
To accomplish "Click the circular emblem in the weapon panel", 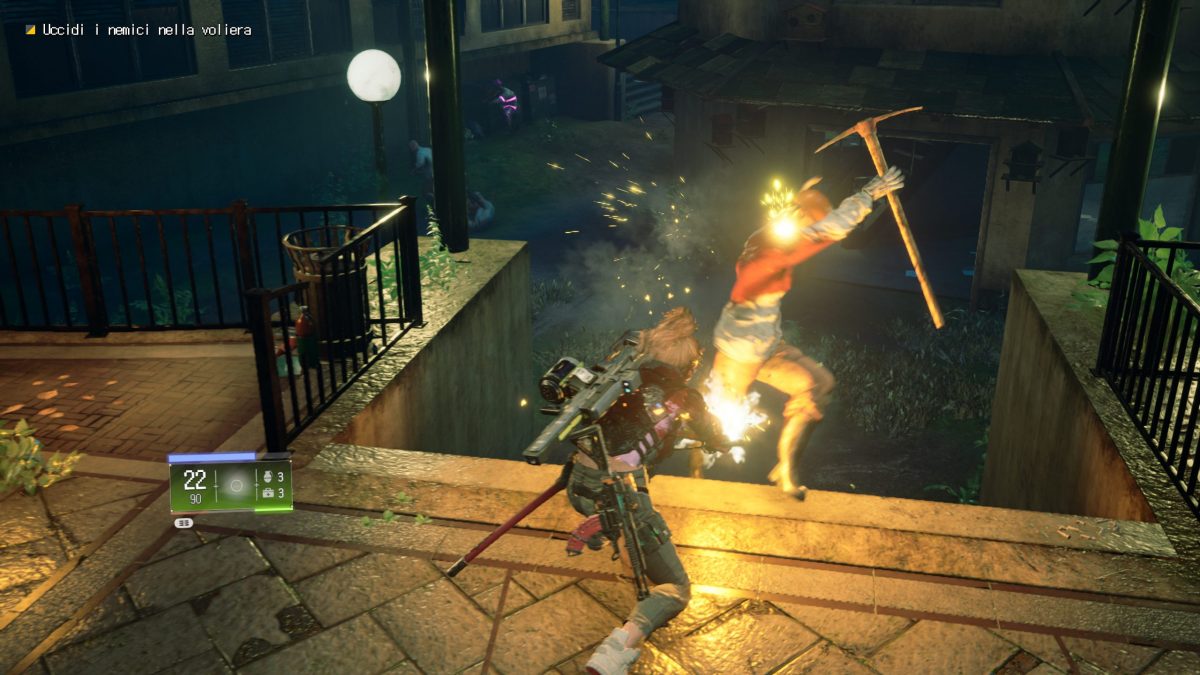I will coord(237,486).
